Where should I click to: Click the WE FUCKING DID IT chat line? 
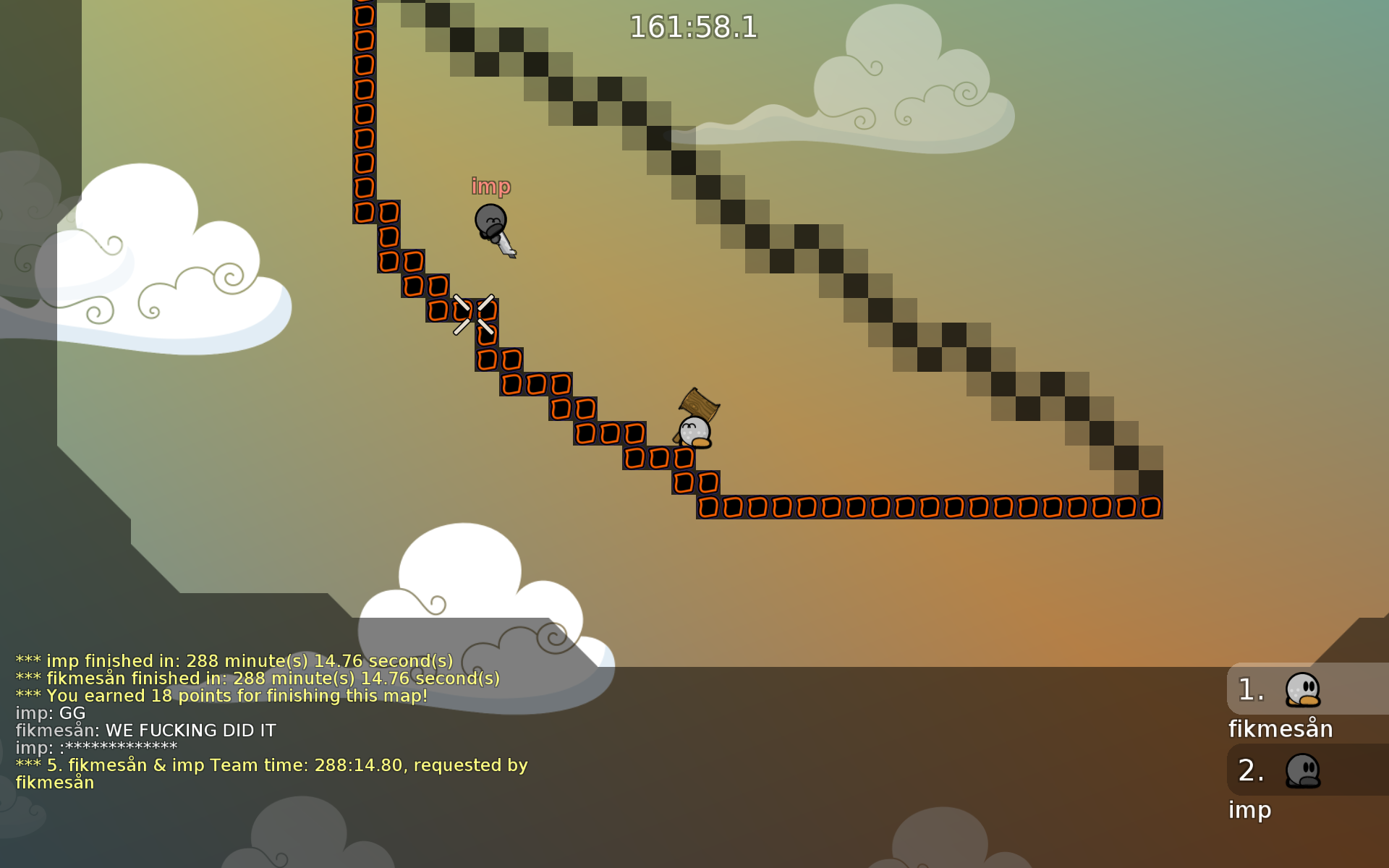tap(145, 731)
